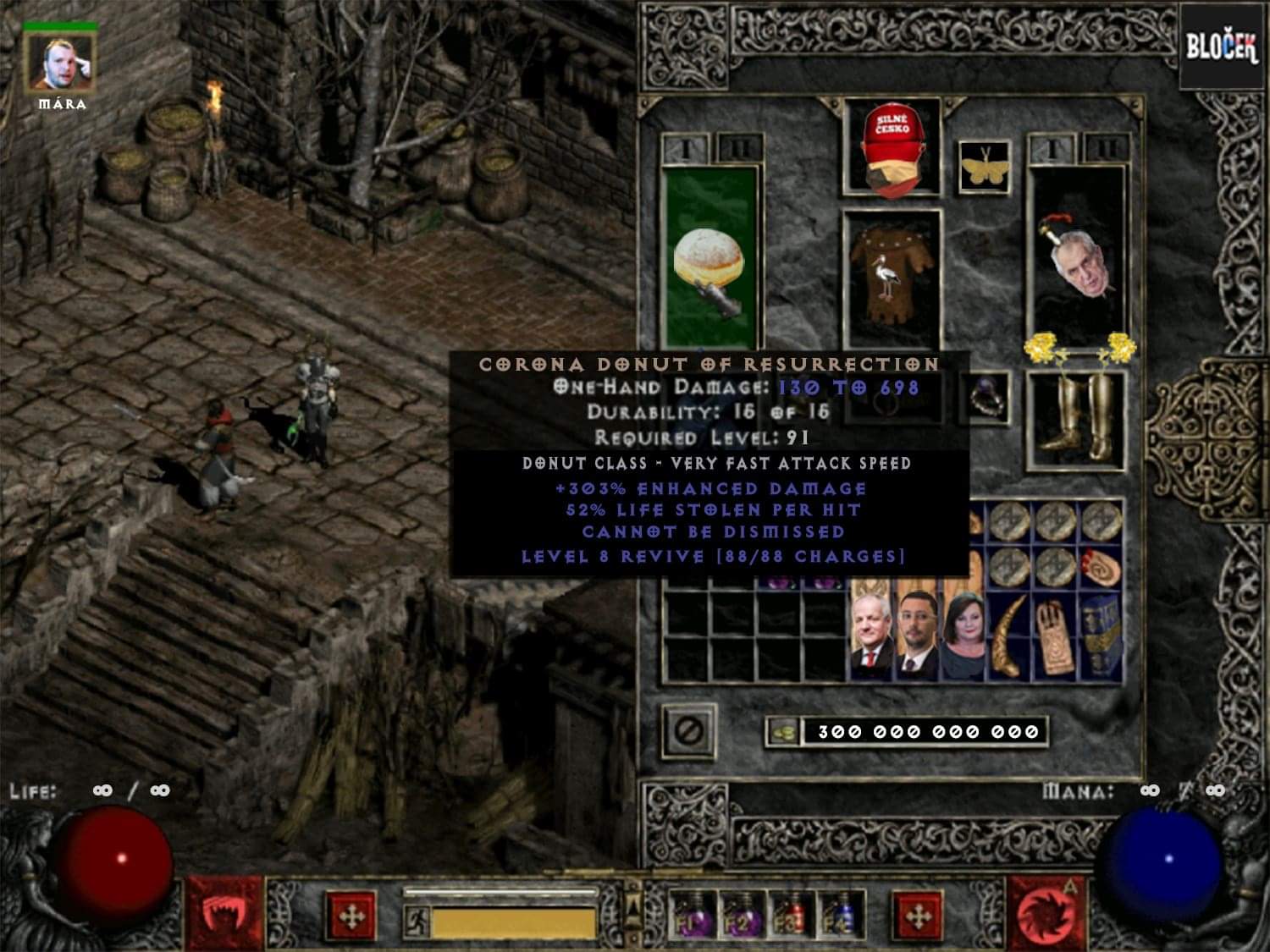Select the ring slot beside the boots

(x=985, y=399)
